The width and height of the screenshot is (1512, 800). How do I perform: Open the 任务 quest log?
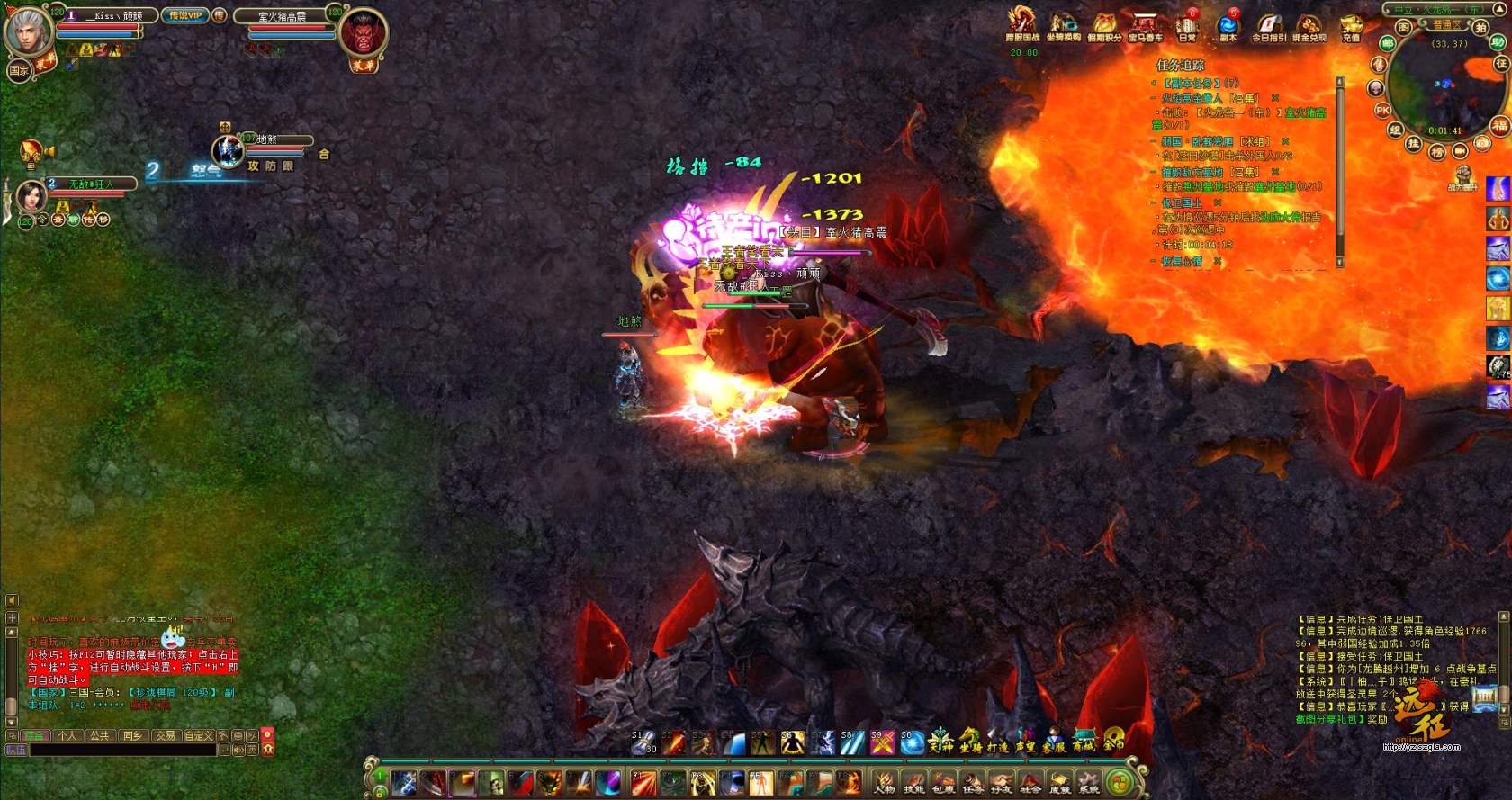point(972,781)
